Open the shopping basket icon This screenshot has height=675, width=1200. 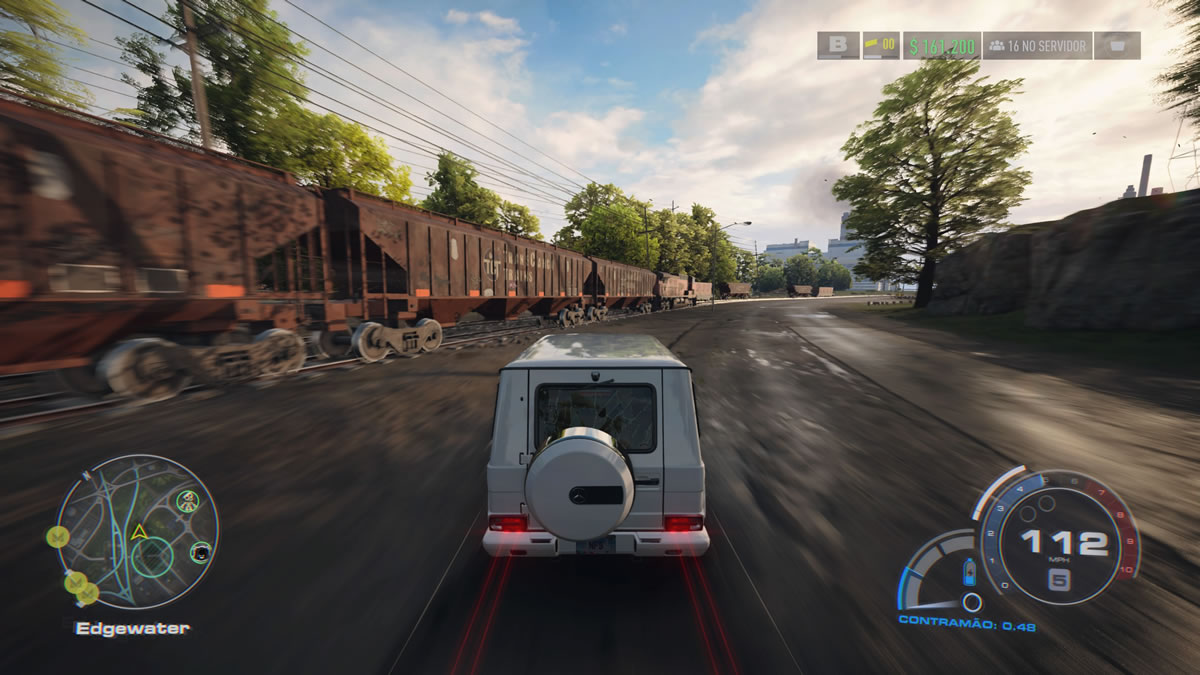1117,46
